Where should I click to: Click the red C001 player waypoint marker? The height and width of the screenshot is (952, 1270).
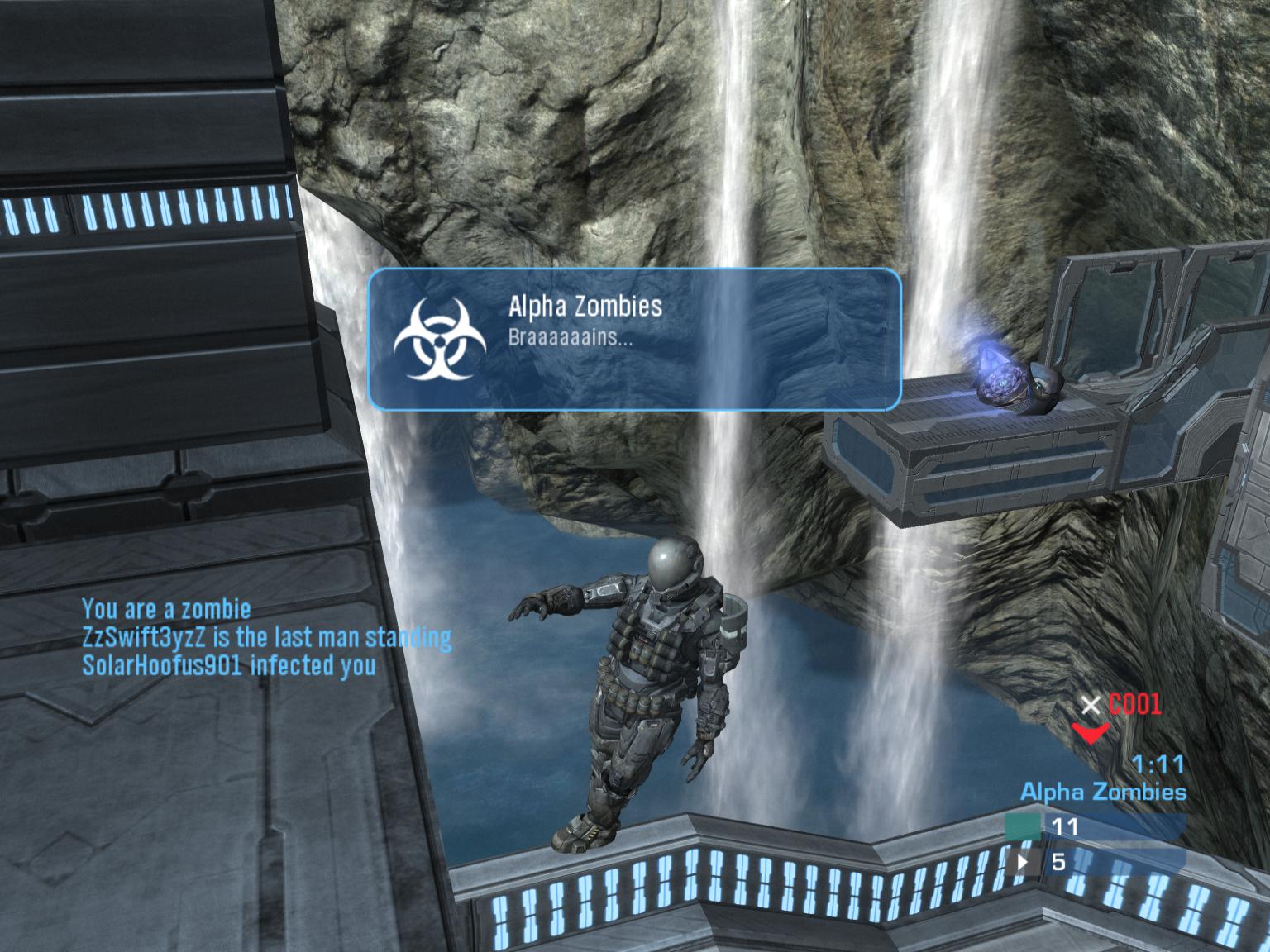point(1091,731)
